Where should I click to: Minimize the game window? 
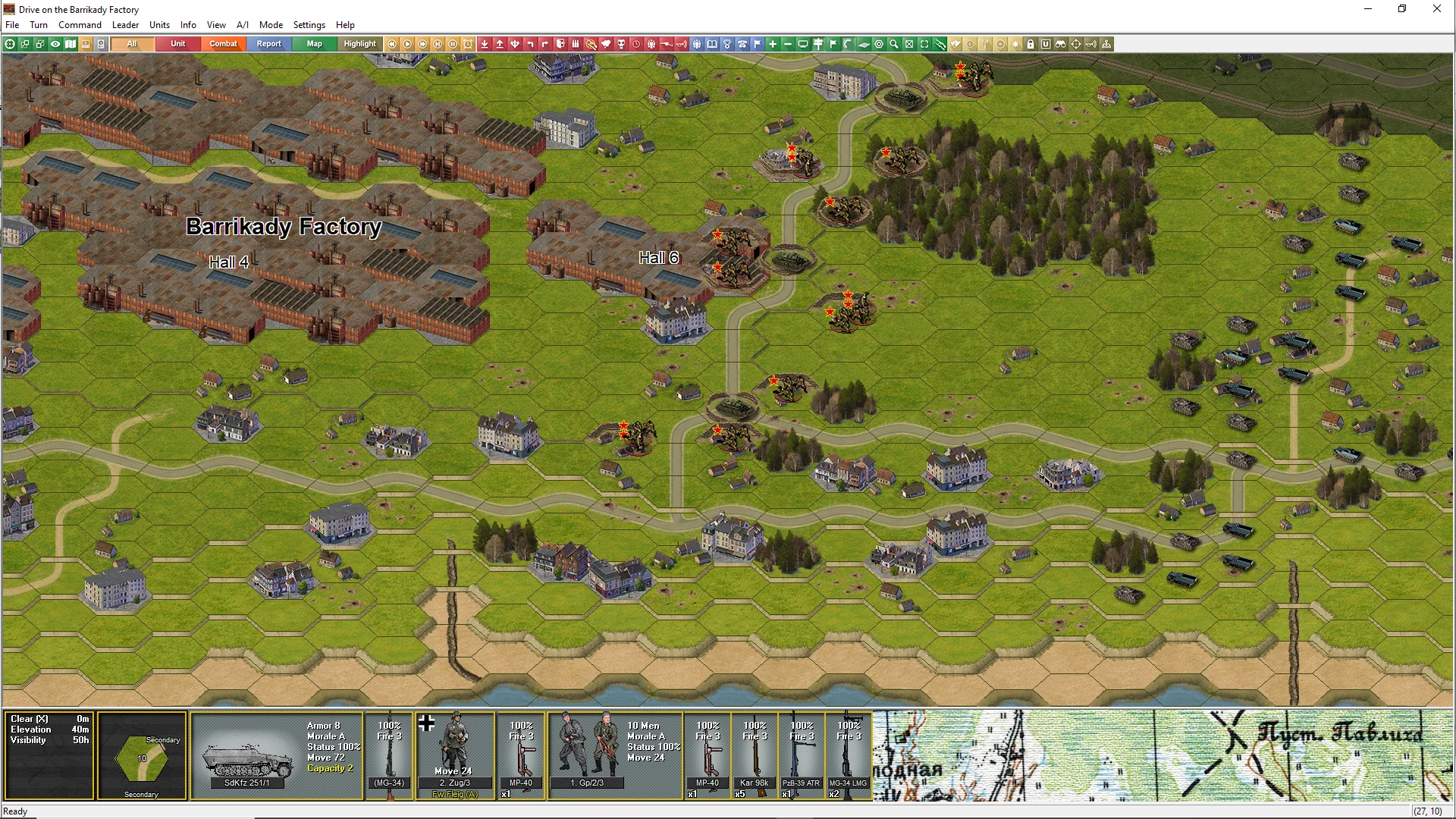[1368, 9]
